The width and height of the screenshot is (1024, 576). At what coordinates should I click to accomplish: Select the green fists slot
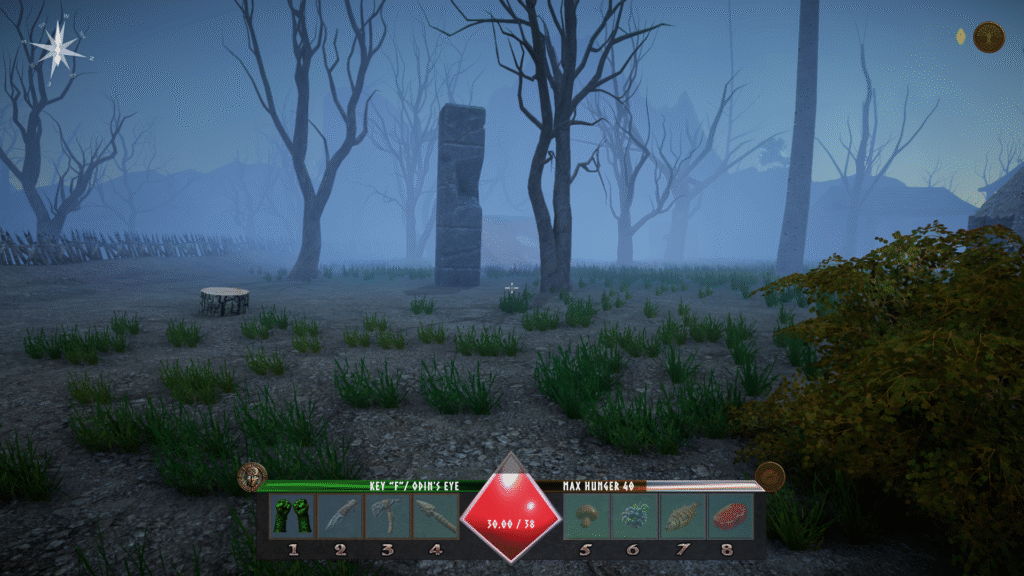(x=292, y=517)
